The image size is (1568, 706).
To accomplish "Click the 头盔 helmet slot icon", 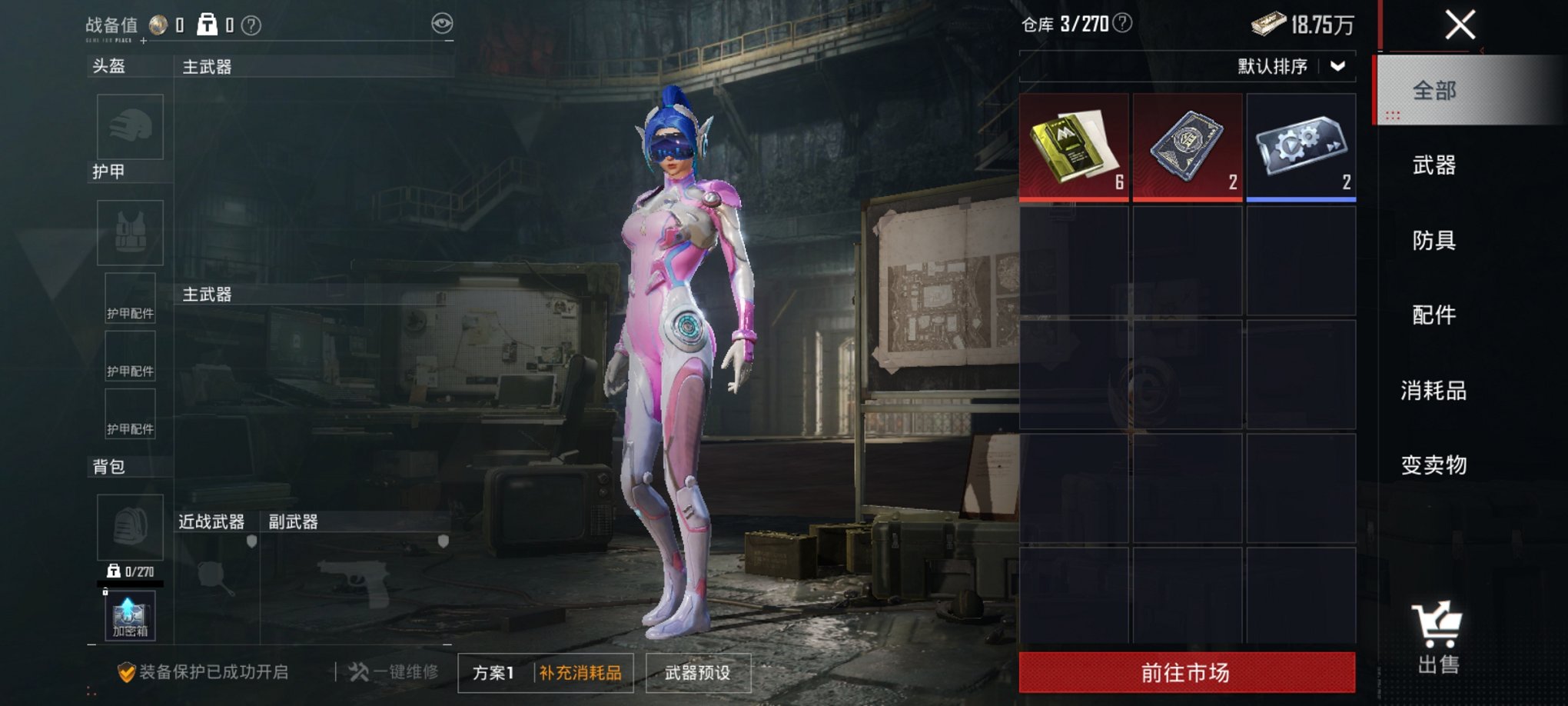I will pos(129,127).
